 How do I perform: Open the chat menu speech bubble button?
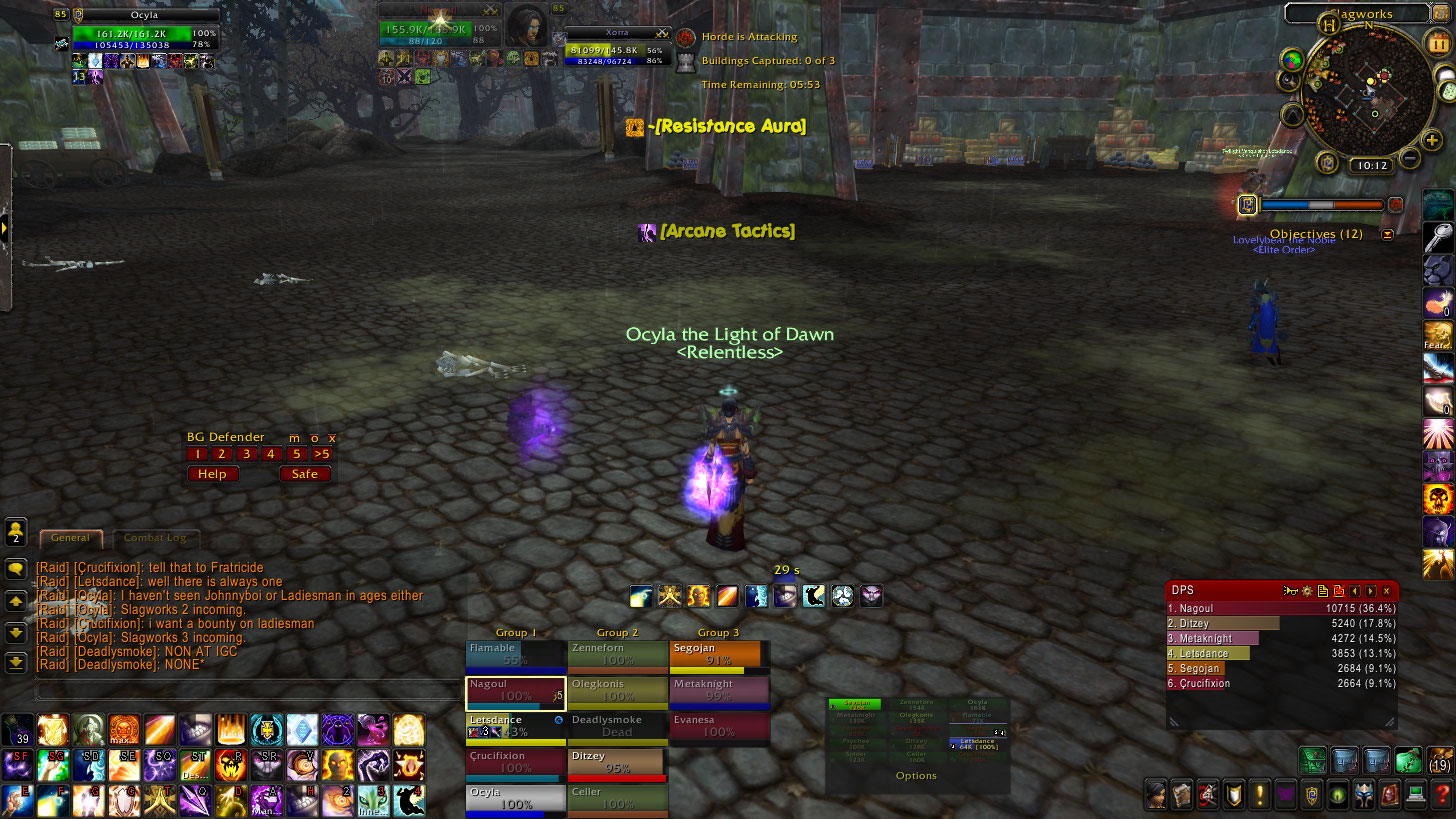tap(16, 569)
